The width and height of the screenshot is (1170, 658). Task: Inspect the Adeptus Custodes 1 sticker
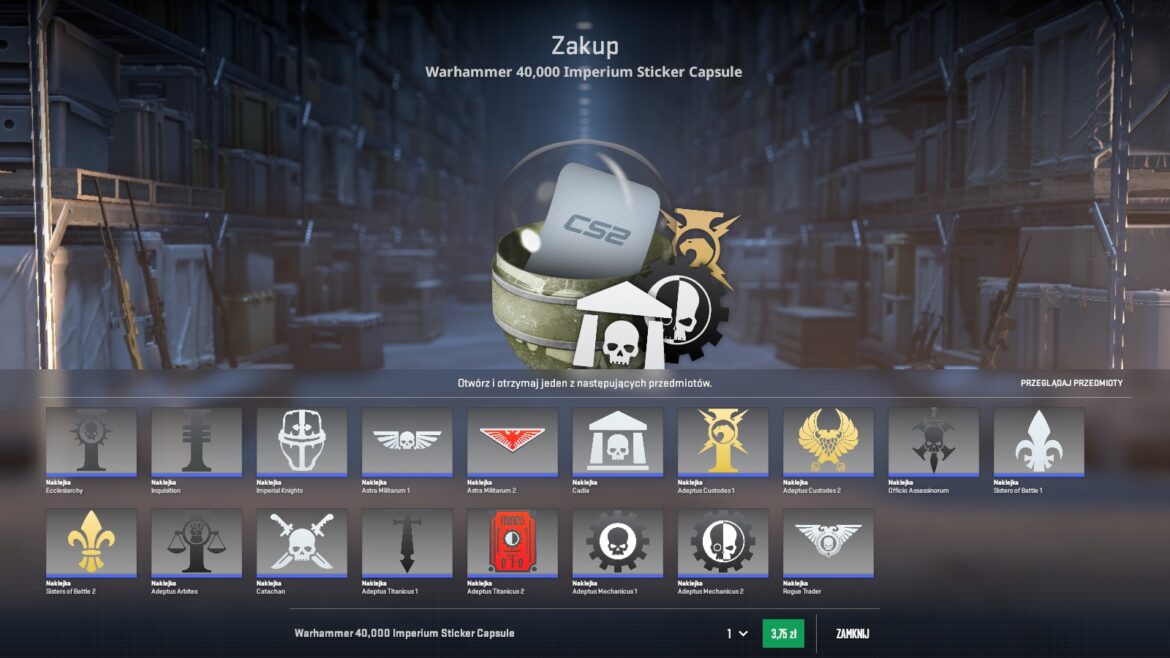tap(723, 441)
